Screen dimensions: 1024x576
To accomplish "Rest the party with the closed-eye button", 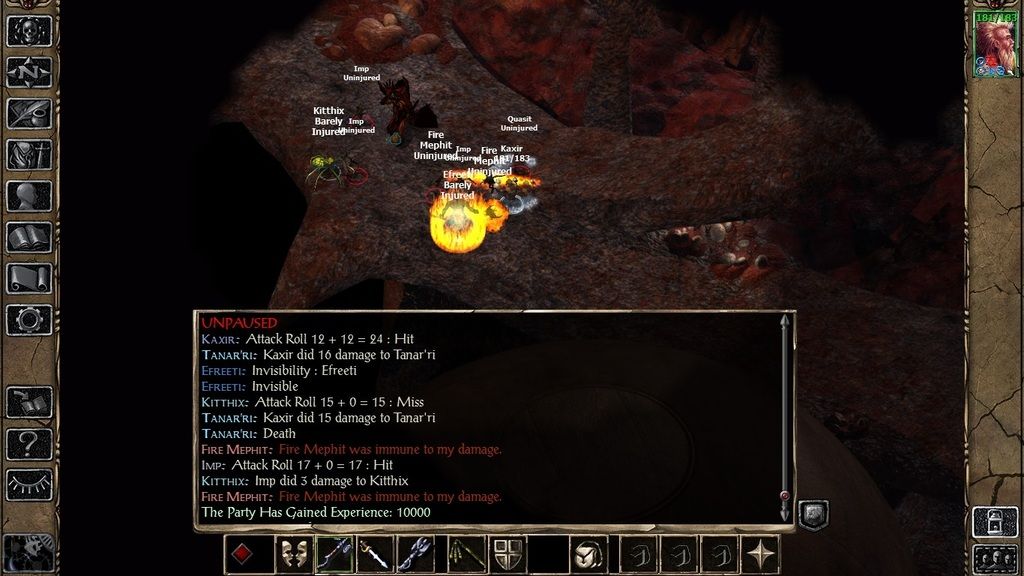I will [x=29, y=484].
